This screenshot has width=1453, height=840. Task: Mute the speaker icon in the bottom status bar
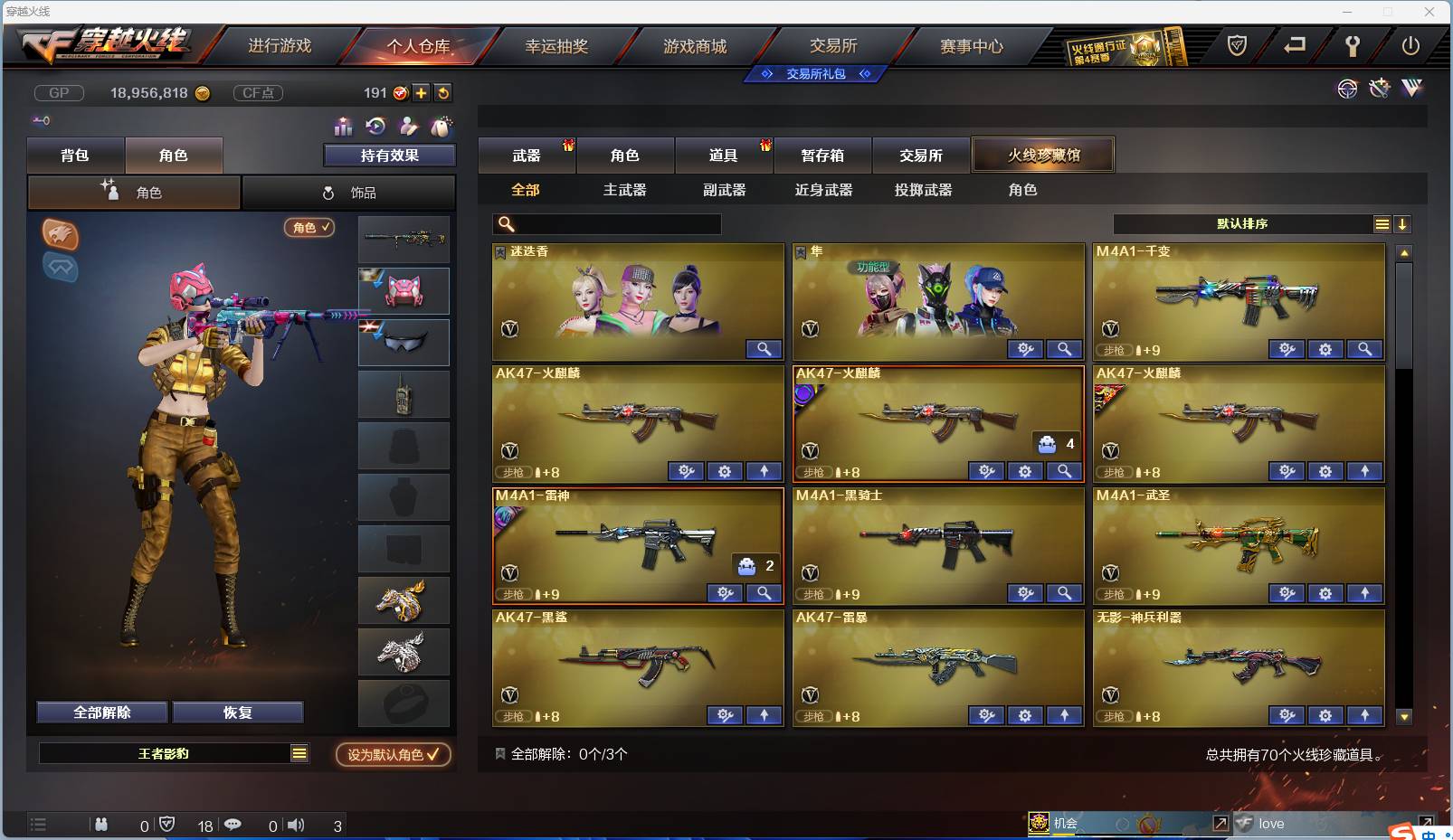pos(296,825)
